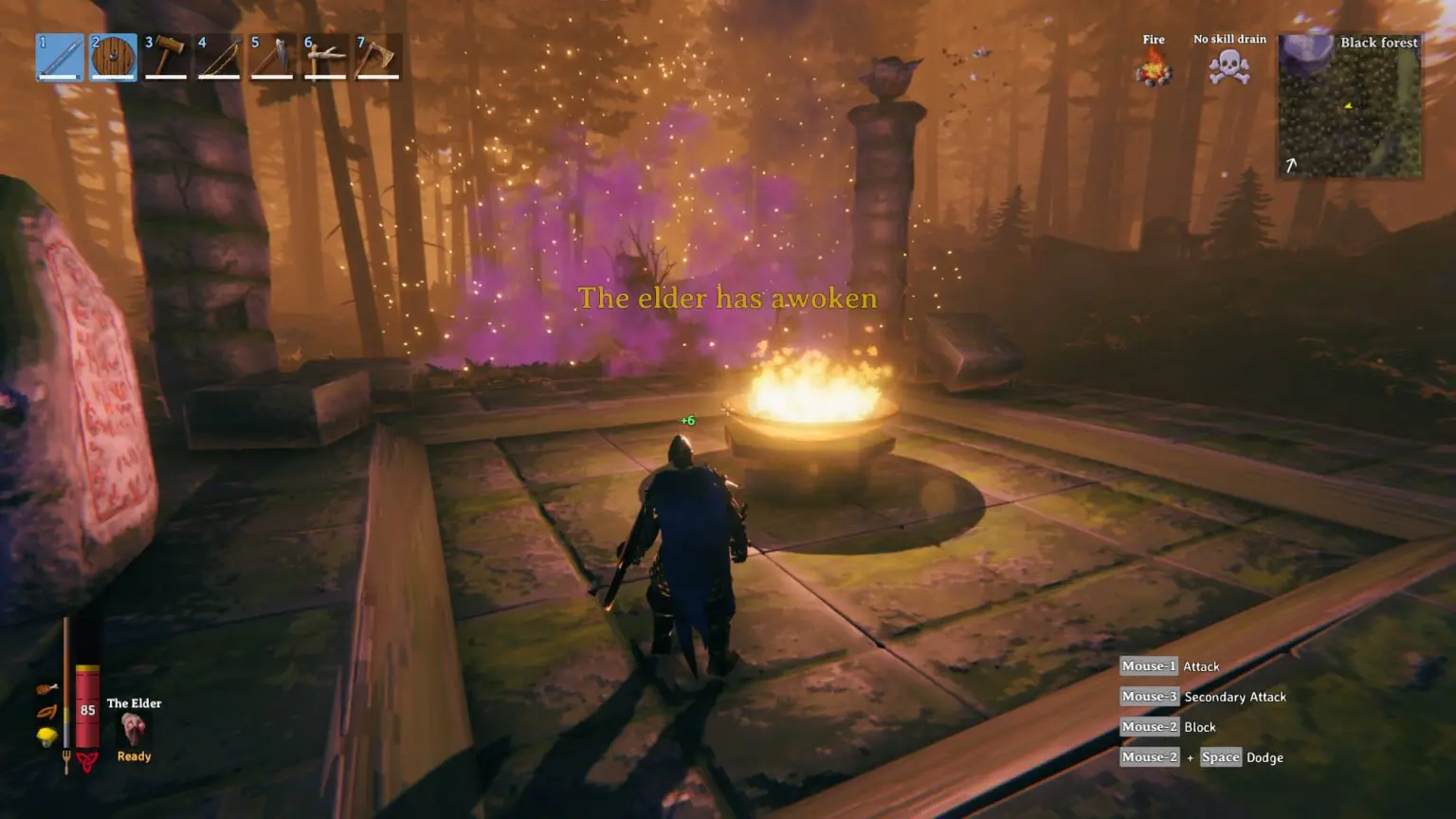Select the bow in hotbar slot 4

219,55
